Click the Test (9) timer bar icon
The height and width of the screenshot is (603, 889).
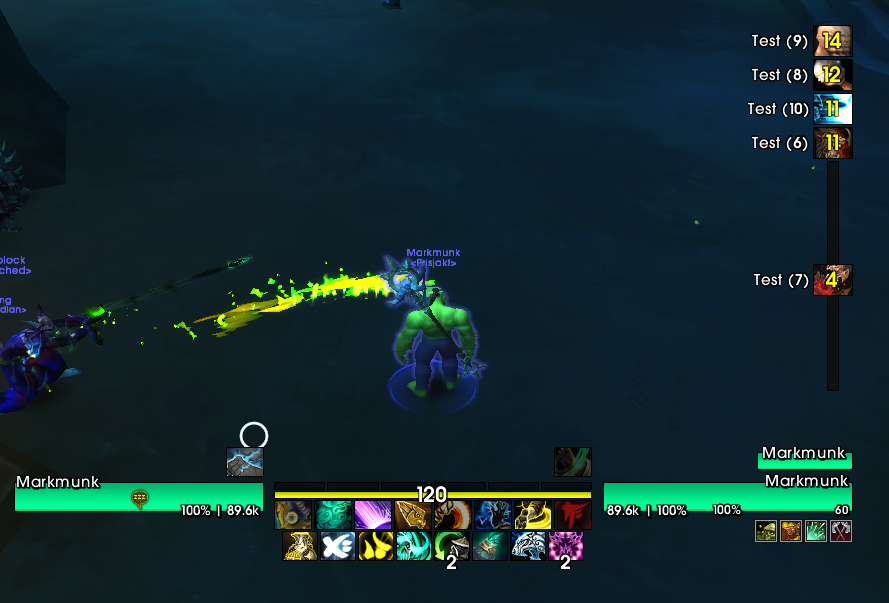(x=833, y=41)
